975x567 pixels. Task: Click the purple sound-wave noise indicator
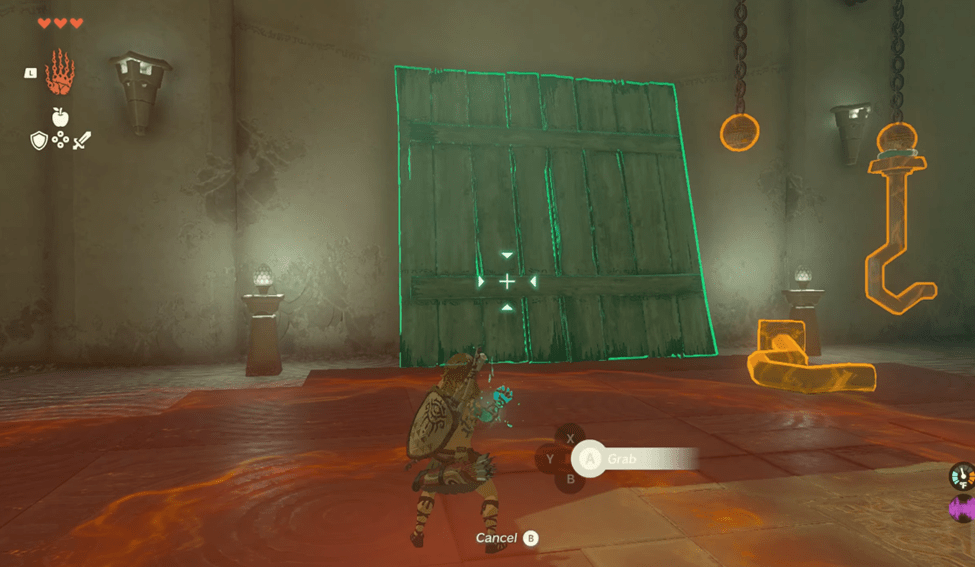[961, 510]
